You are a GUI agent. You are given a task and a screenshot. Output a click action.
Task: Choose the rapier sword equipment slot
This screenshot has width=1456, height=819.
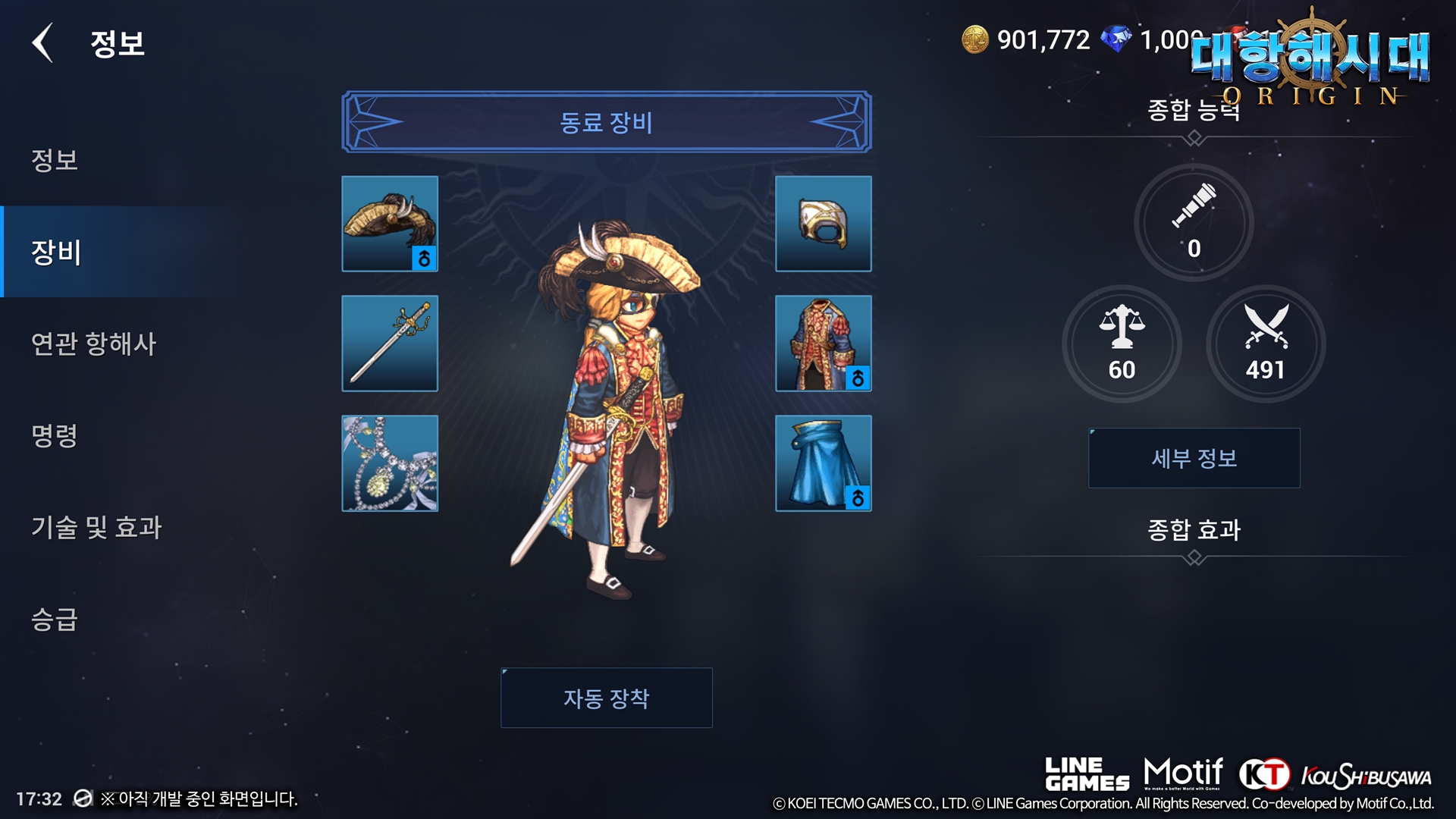click(x=390, y=343)
